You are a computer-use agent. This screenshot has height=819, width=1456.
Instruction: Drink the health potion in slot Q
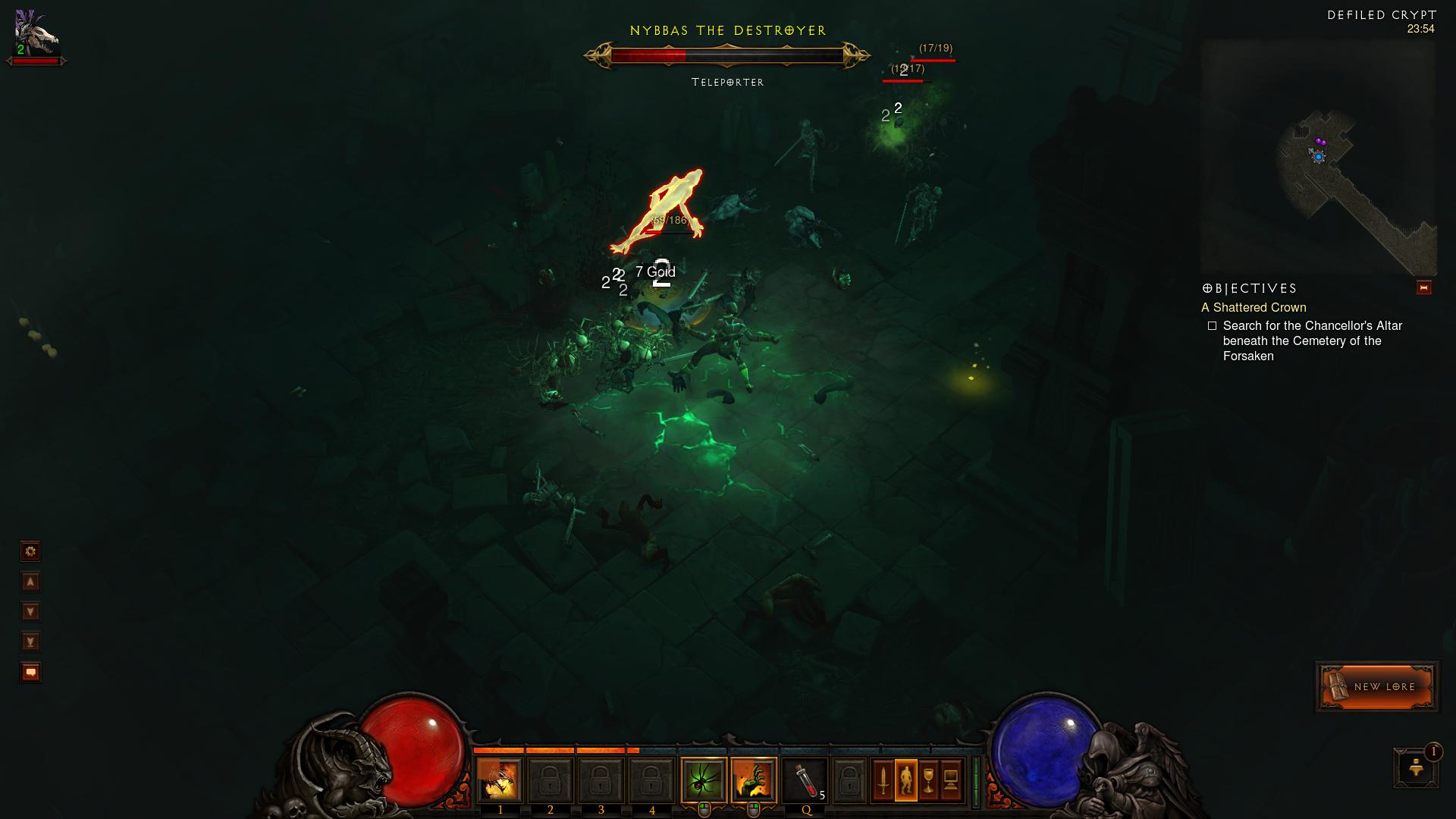pyautogui.click(x=805, y=780)
